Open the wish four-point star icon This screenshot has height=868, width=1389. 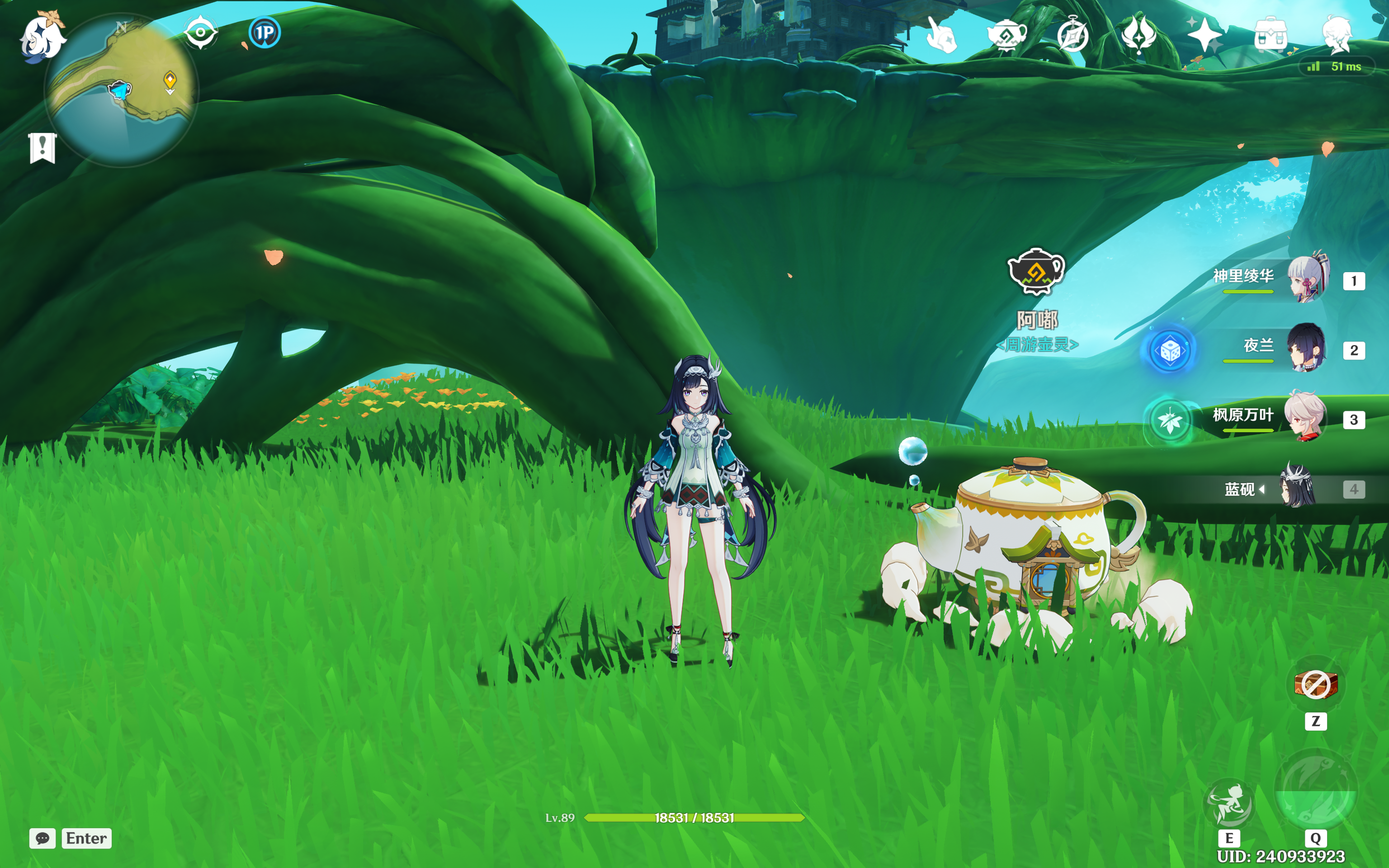tap(1205, 35)
